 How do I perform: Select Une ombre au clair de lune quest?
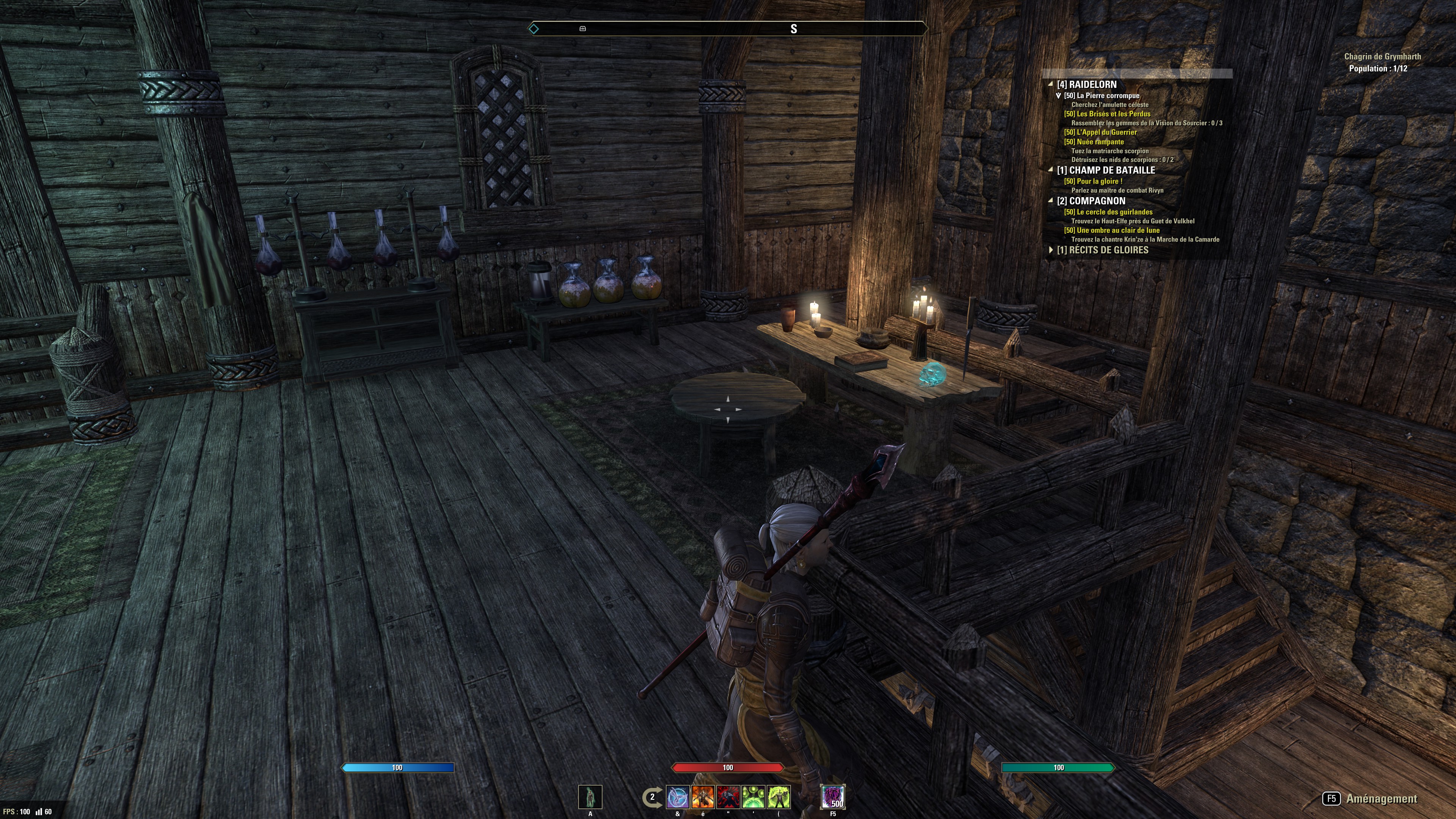click(x=1111, y=230)
